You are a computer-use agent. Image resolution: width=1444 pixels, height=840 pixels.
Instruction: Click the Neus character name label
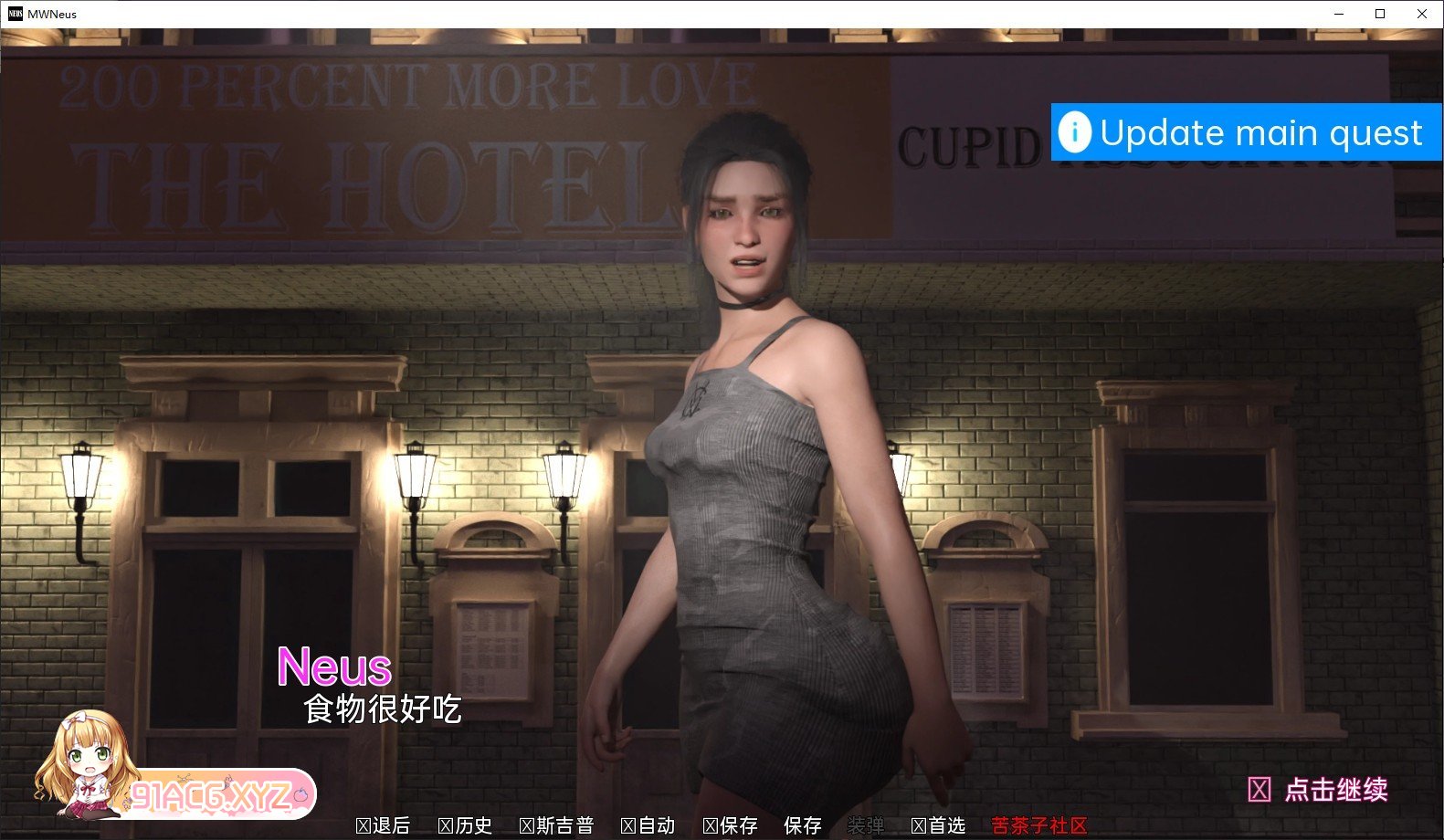click(x=335, y=667)
